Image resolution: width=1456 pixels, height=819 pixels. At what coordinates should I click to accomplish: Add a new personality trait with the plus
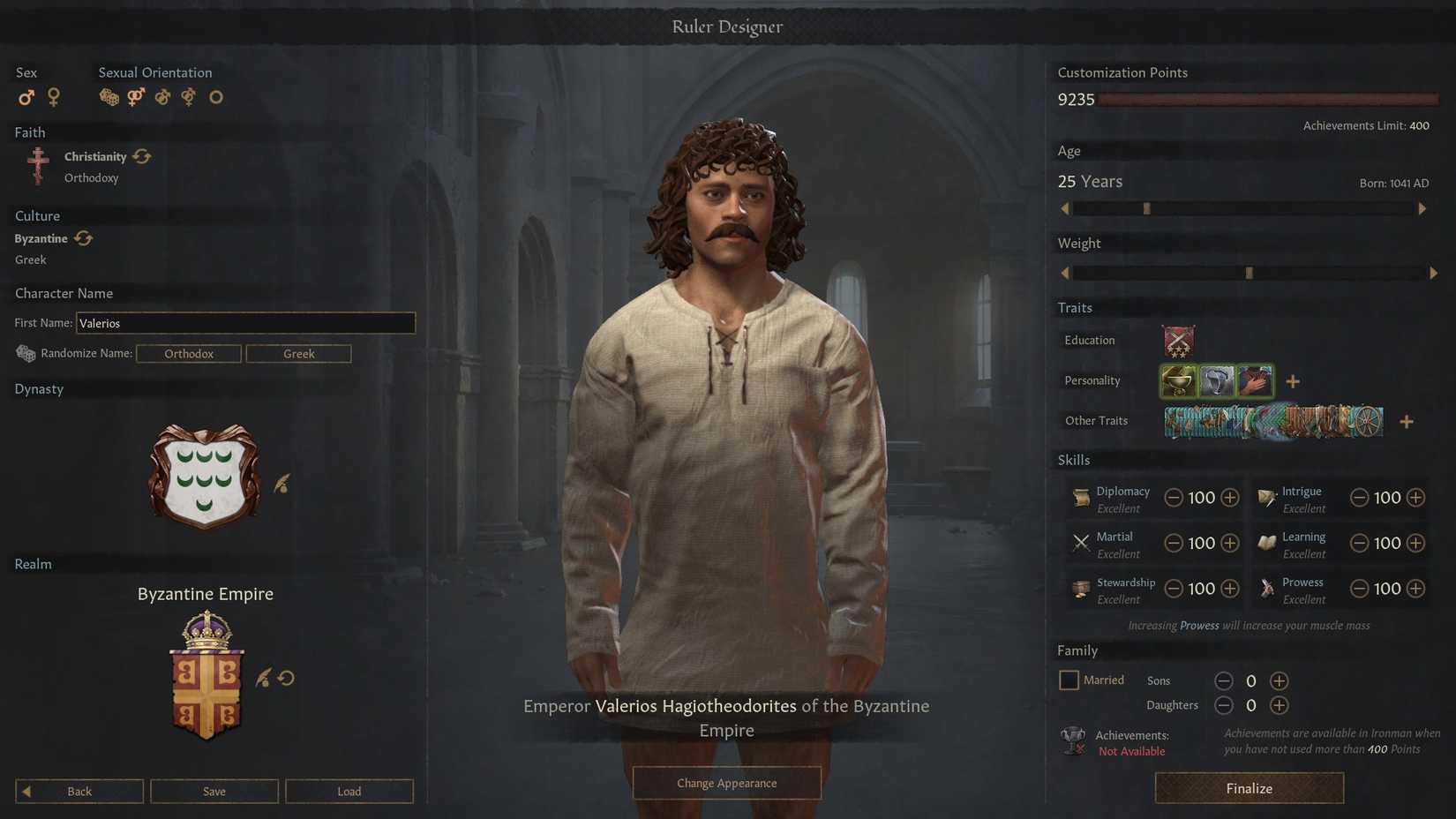1293,380
